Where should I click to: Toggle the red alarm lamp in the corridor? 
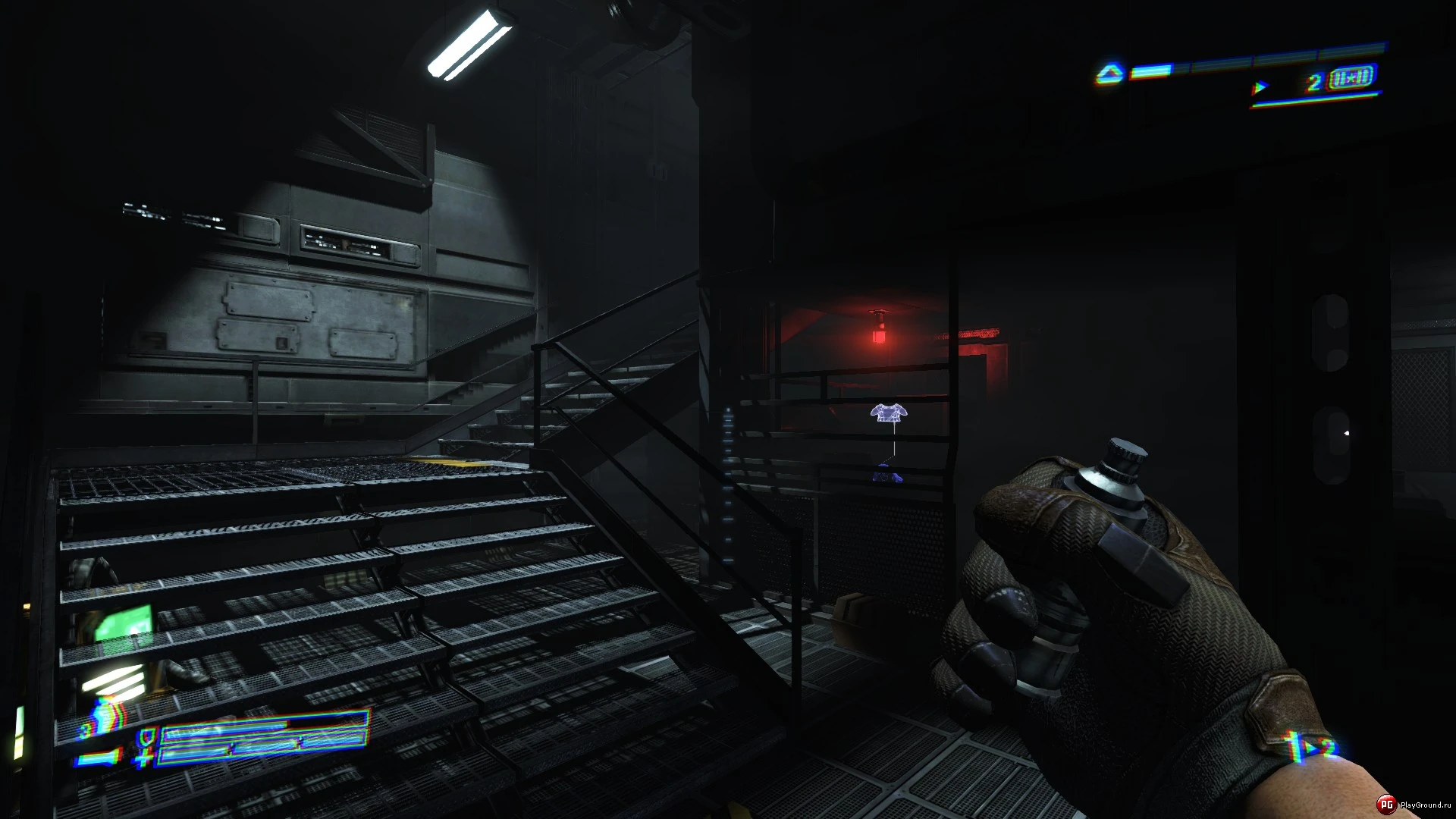tap(880, 334)
